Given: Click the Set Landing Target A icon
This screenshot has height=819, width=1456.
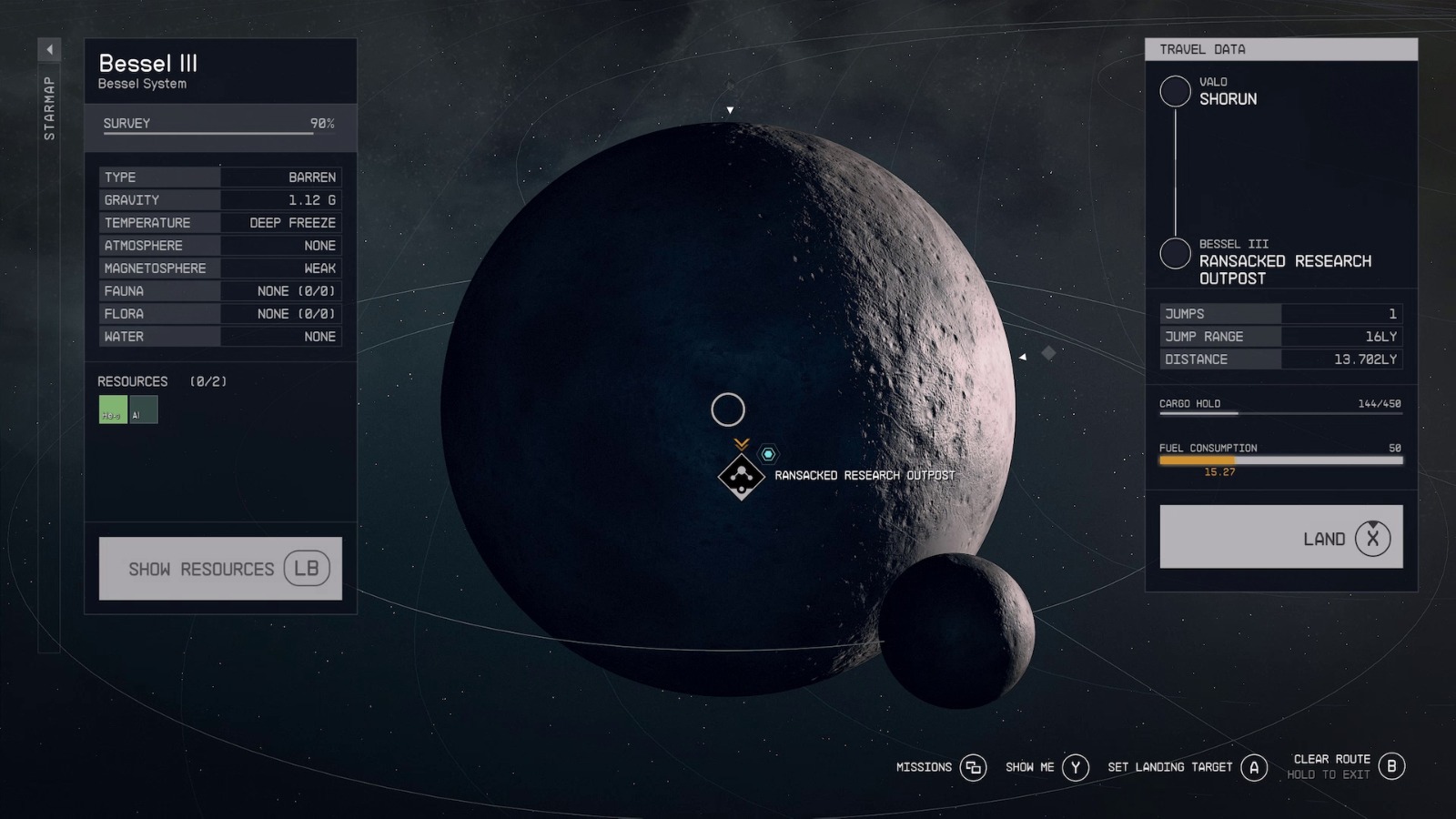Looking at the screenshot, I should [x=1255, y=767].
